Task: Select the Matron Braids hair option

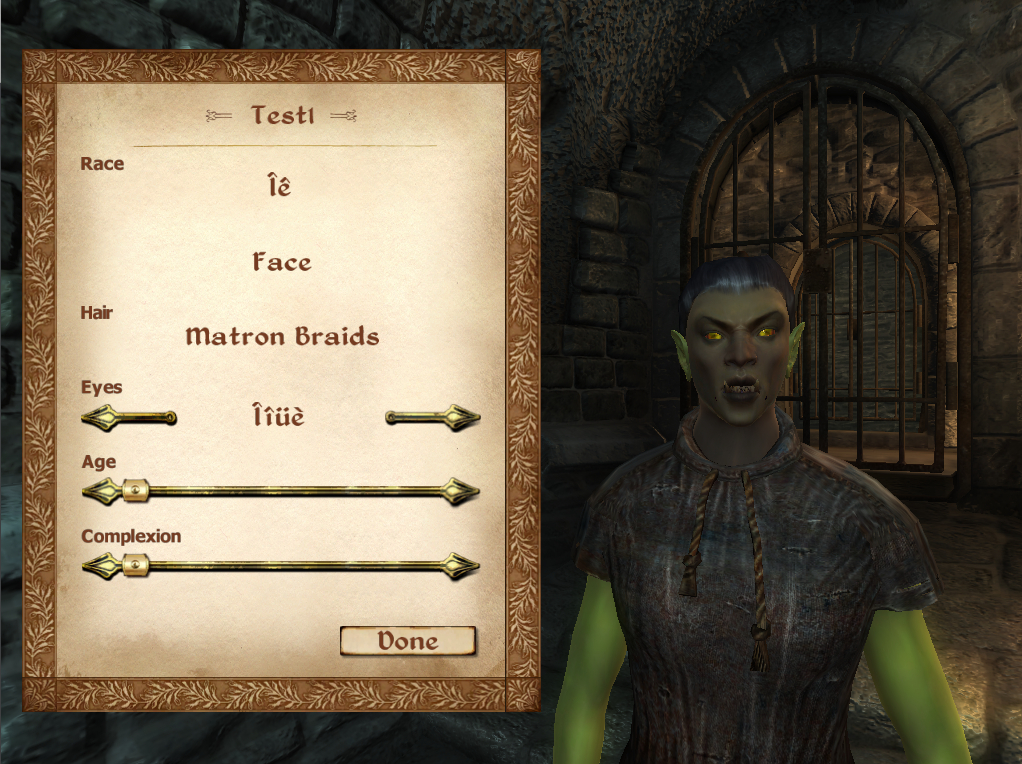Action: pyautogui.click(x=282, y=336)
